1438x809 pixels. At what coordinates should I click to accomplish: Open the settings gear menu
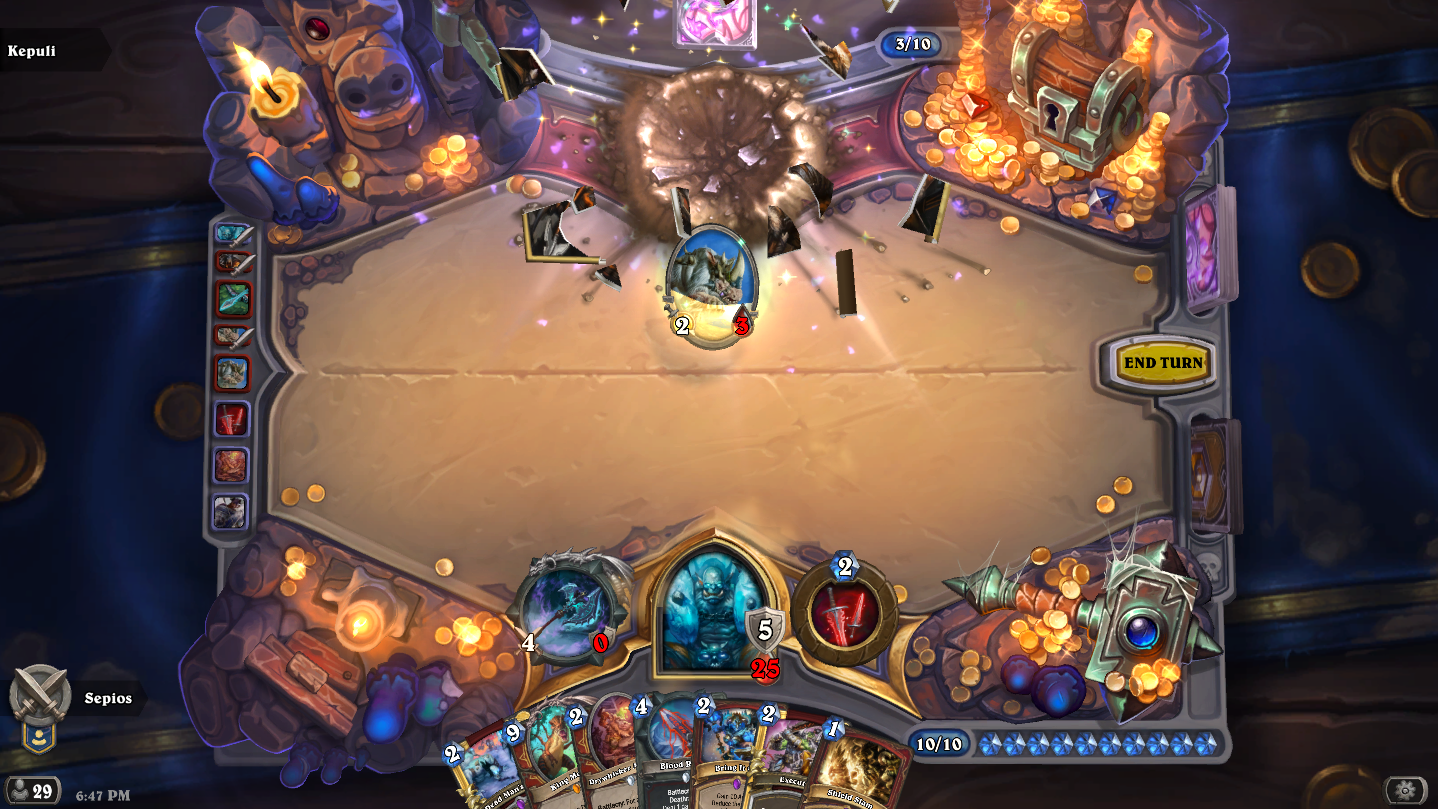pos(1405,790)
